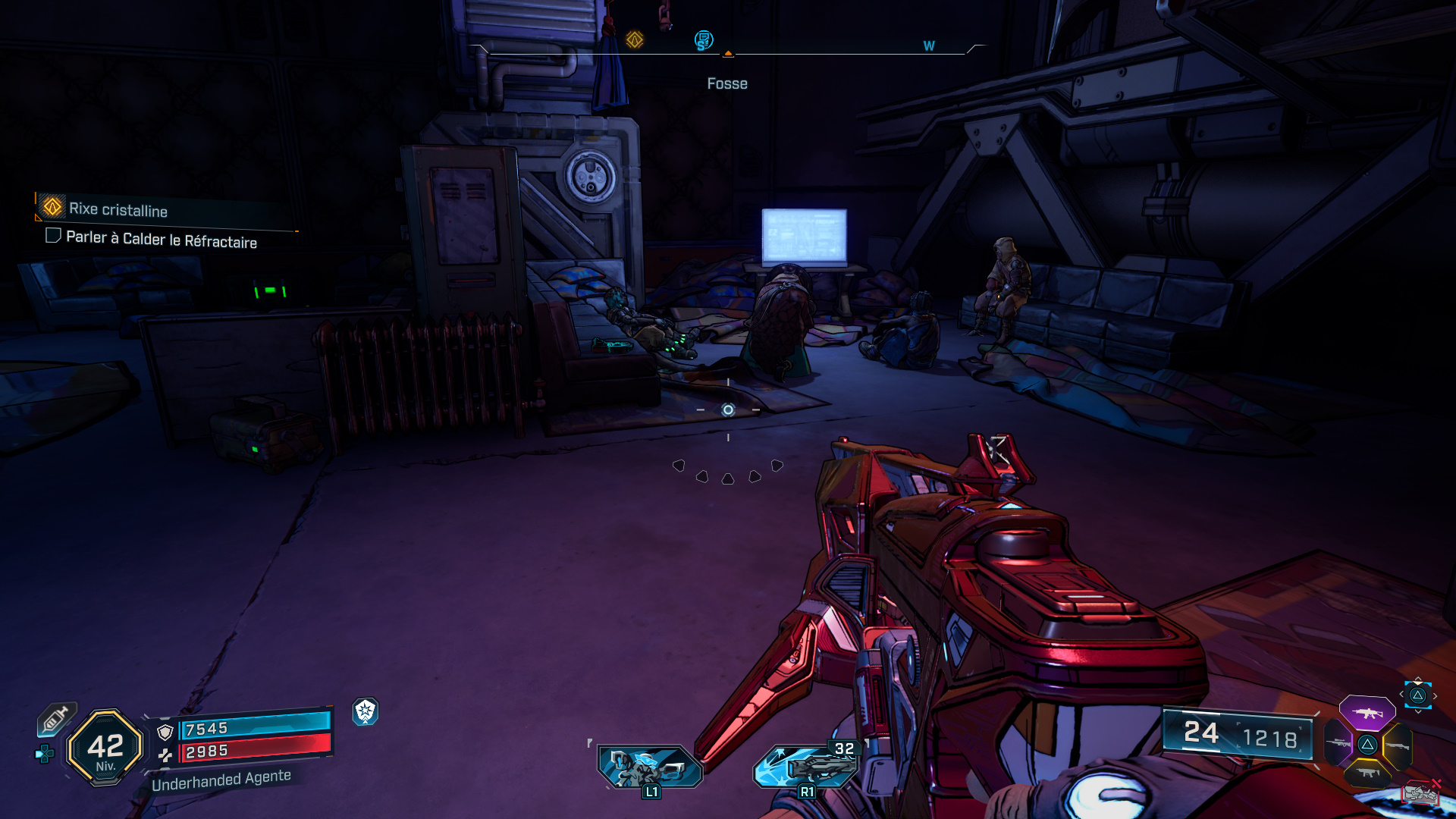Click the left arrow beside the swap prompt

(1401, 694)
